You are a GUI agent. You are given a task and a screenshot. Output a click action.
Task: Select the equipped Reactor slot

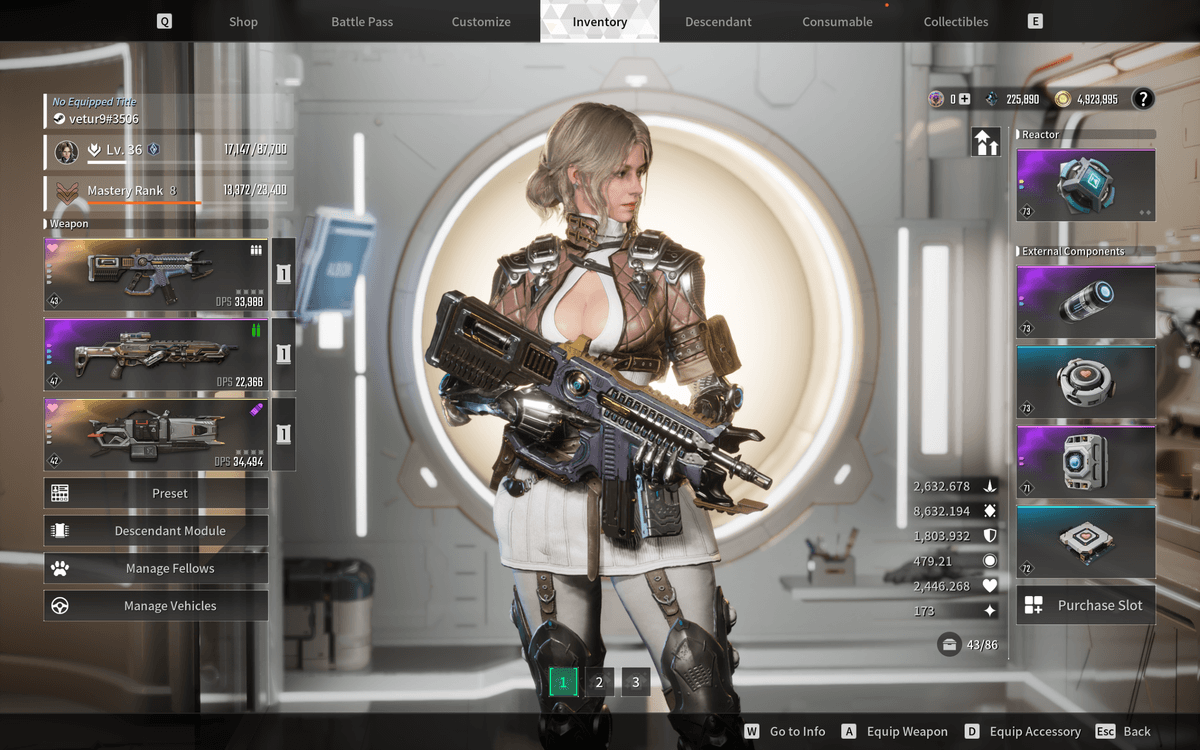[x=1085, y=185]
